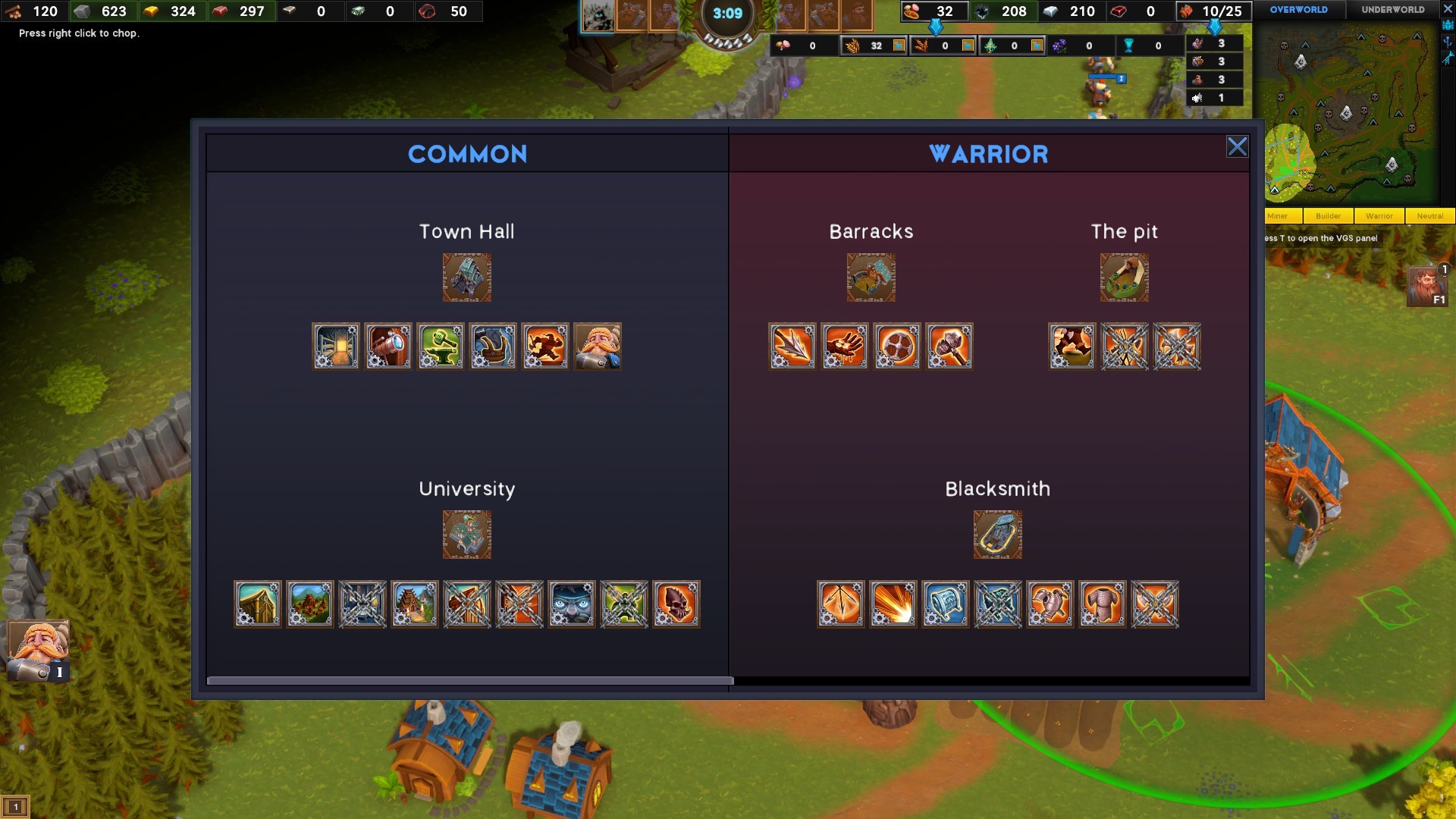1456x819 pixels.
Task: Research the armor upgrade under Blacksmith
Action: tap(1103, 604)
